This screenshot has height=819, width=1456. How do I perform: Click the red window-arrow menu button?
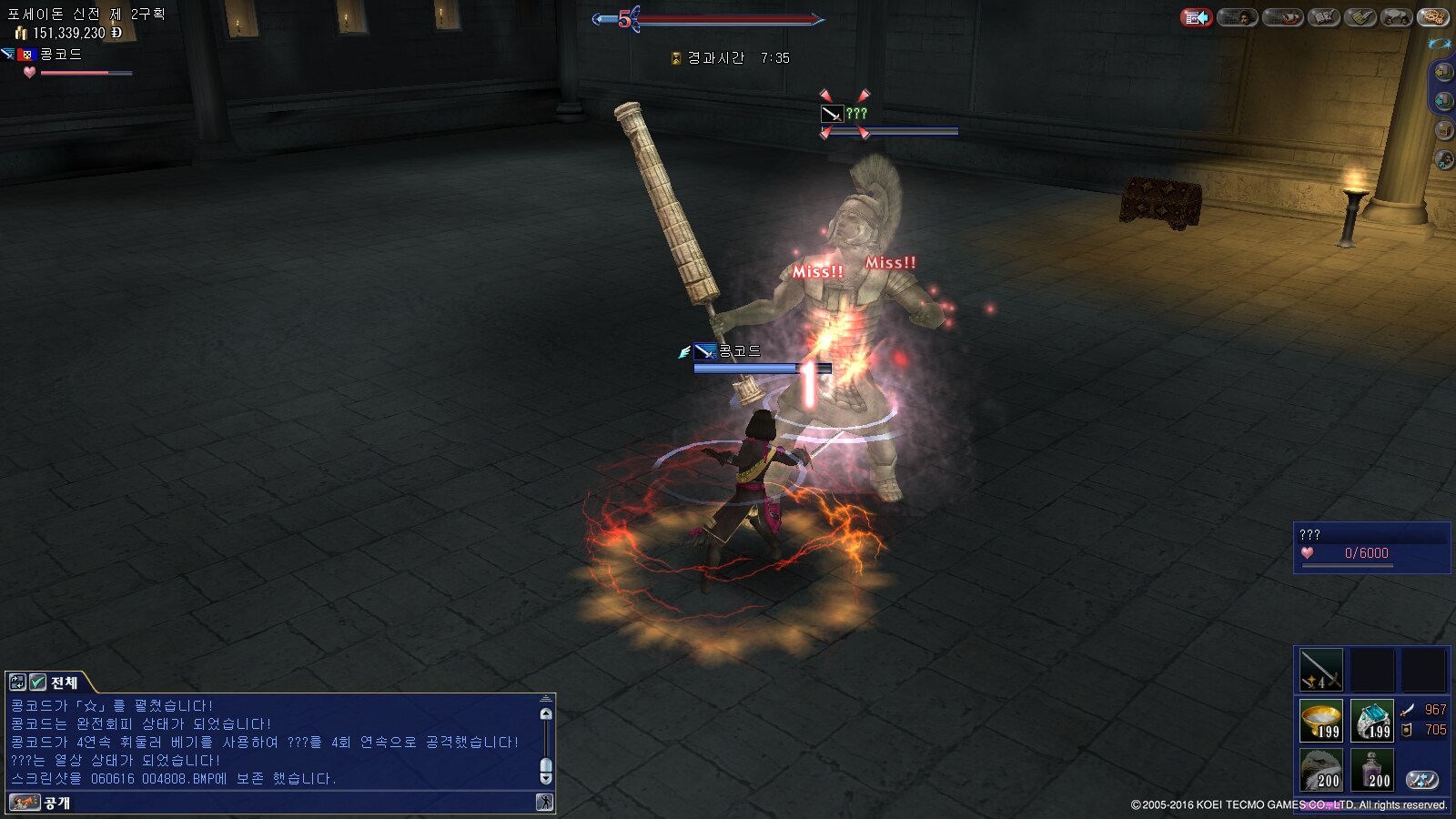pyautogui.click(x=1197, y=17)
